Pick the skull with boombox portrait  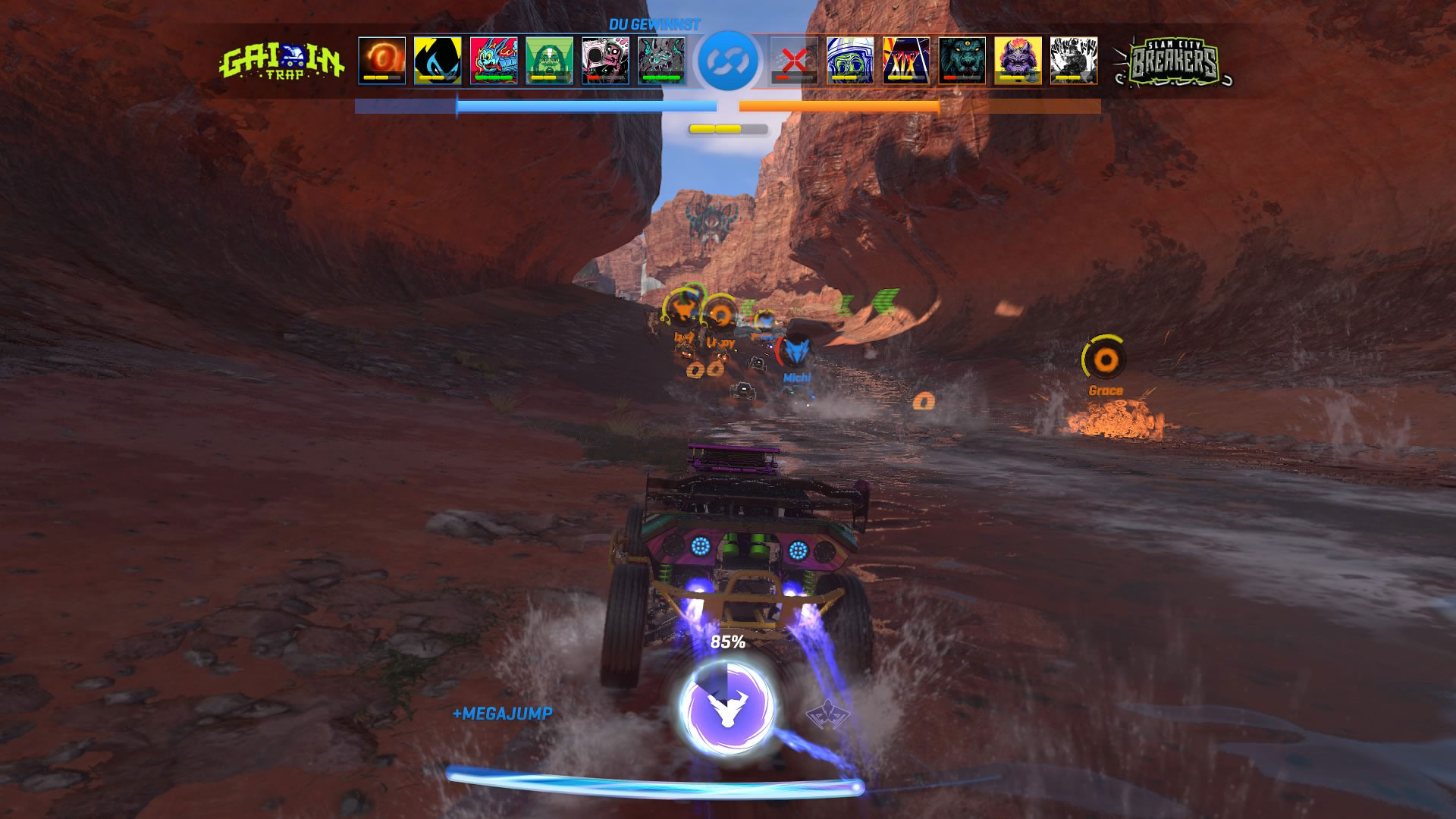tap(605, 59)
